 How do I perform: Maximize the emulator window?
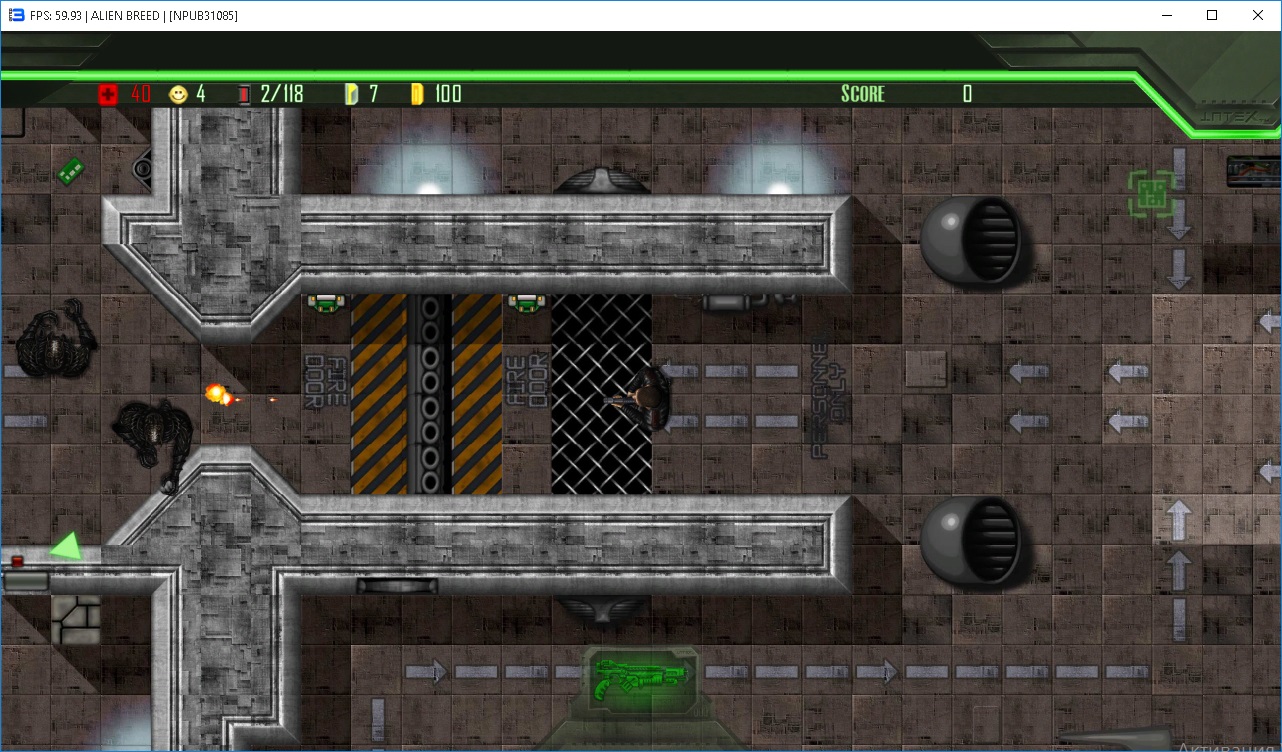point(1212,15)
